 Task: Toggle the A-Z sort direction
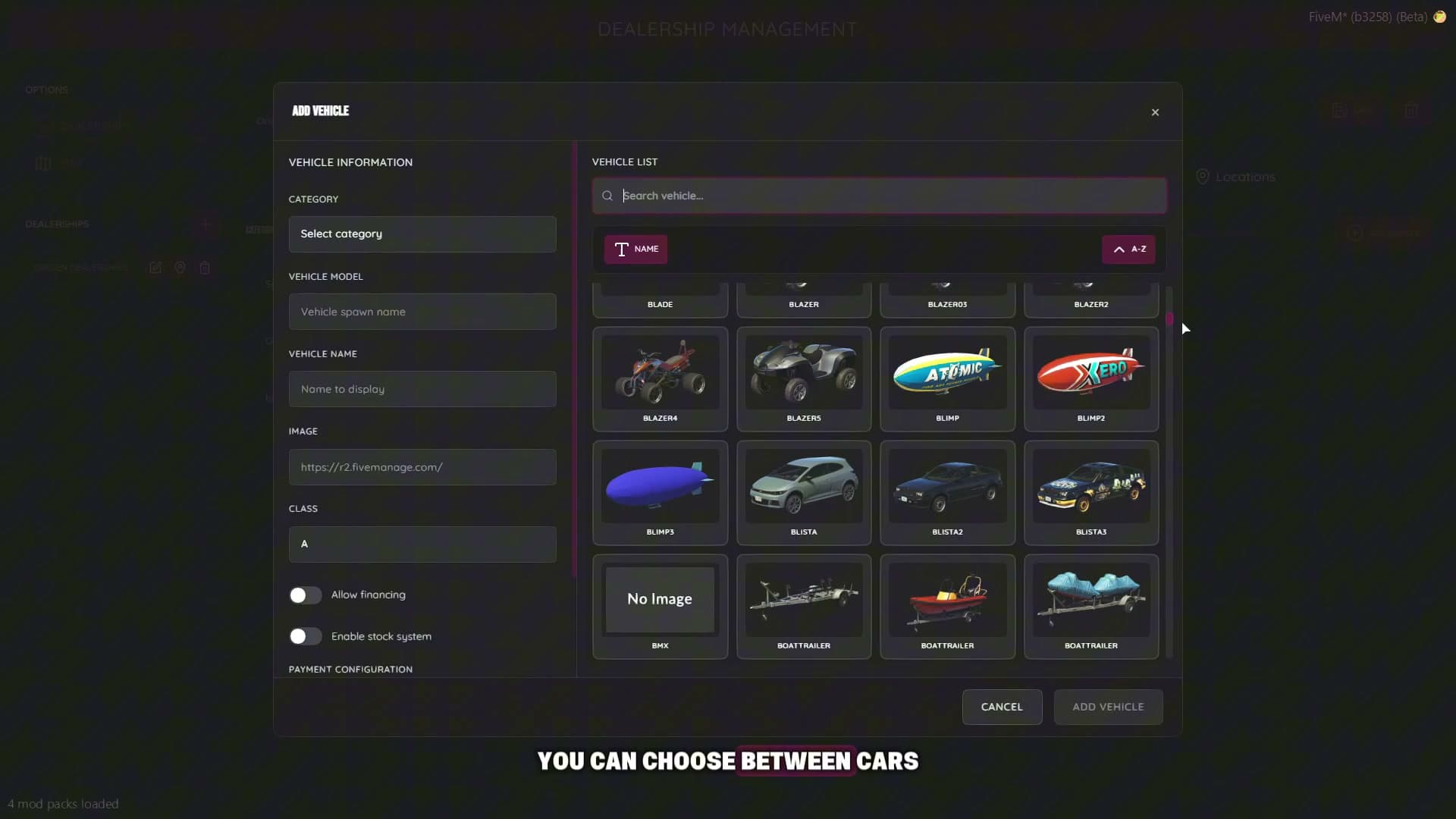(1129, 249)
